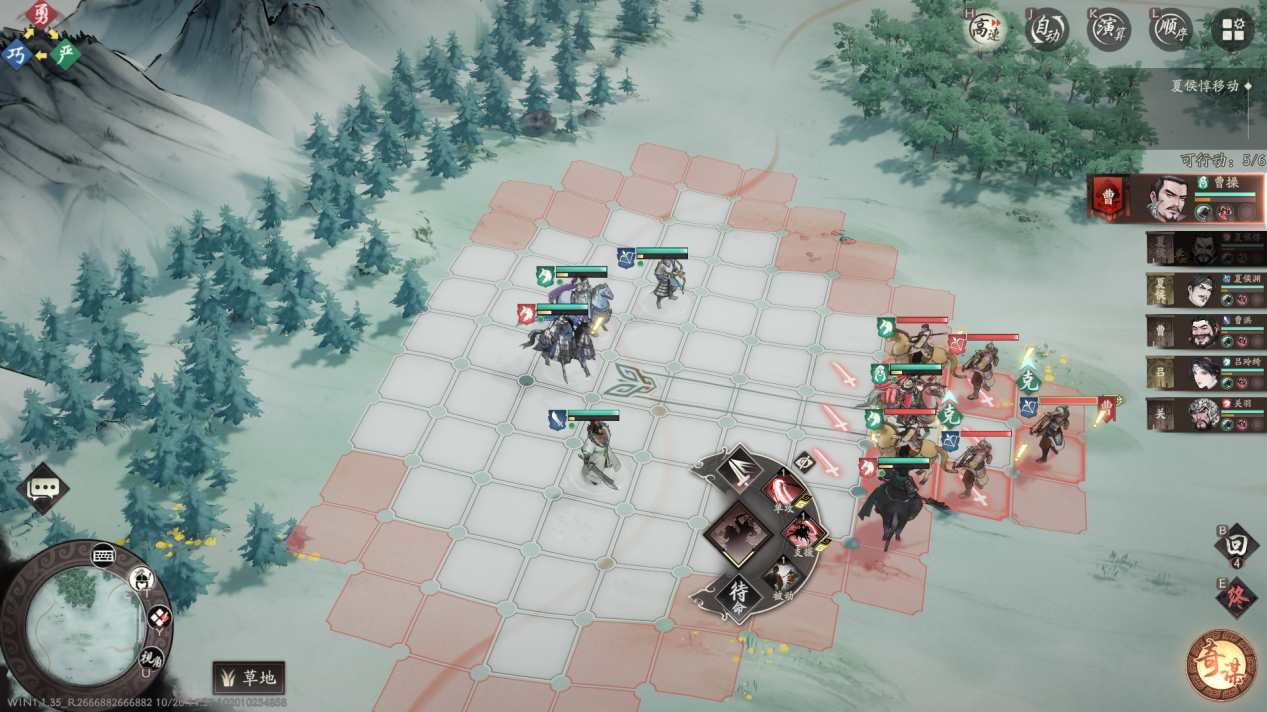Choose 夏侯渊 from the unit roster
Viewport: 1267px width, 712px height.
(1206, 291)
